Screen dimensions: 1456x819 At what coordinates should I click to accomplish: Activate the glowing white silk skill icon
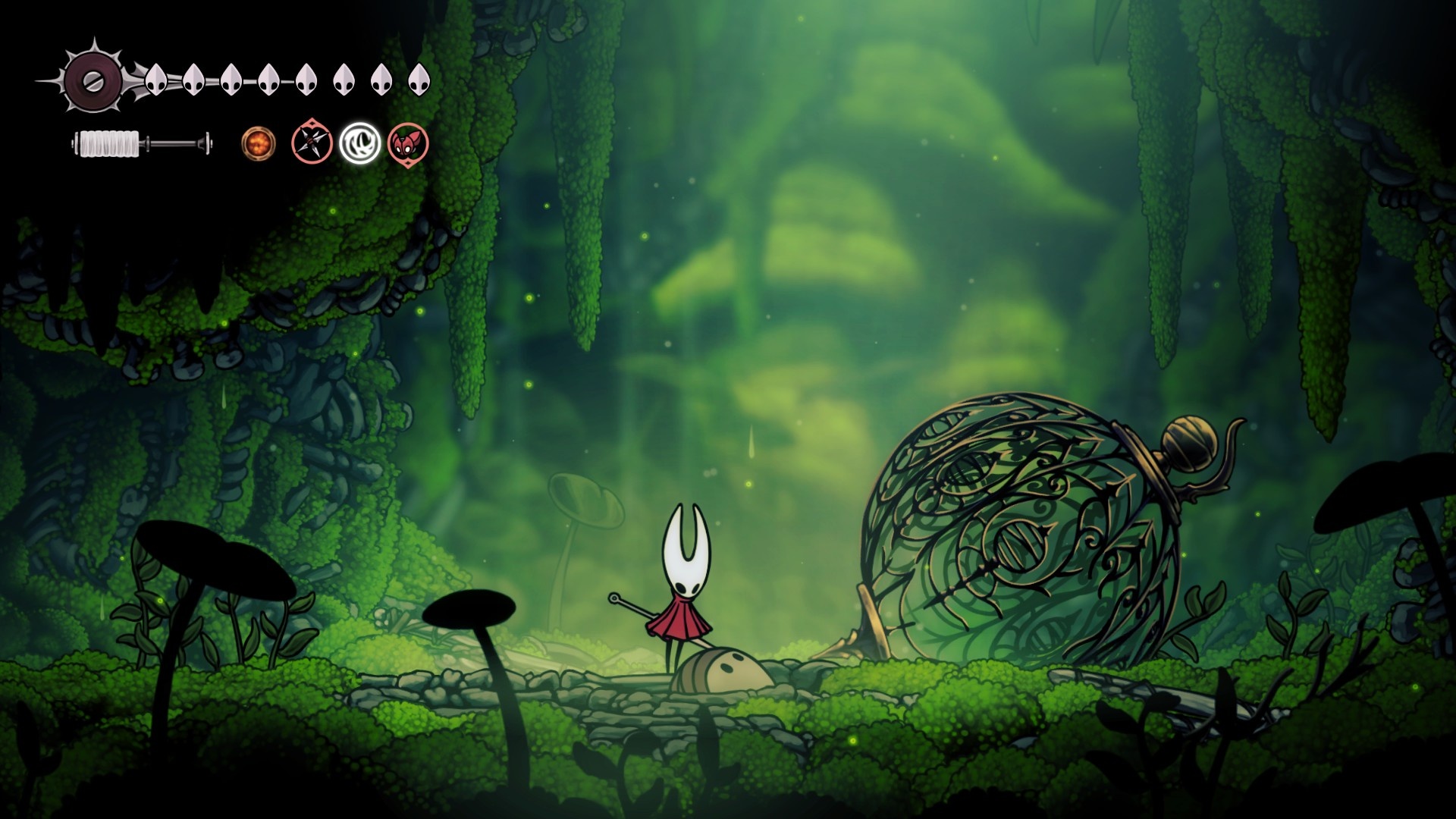pos(359,143)
